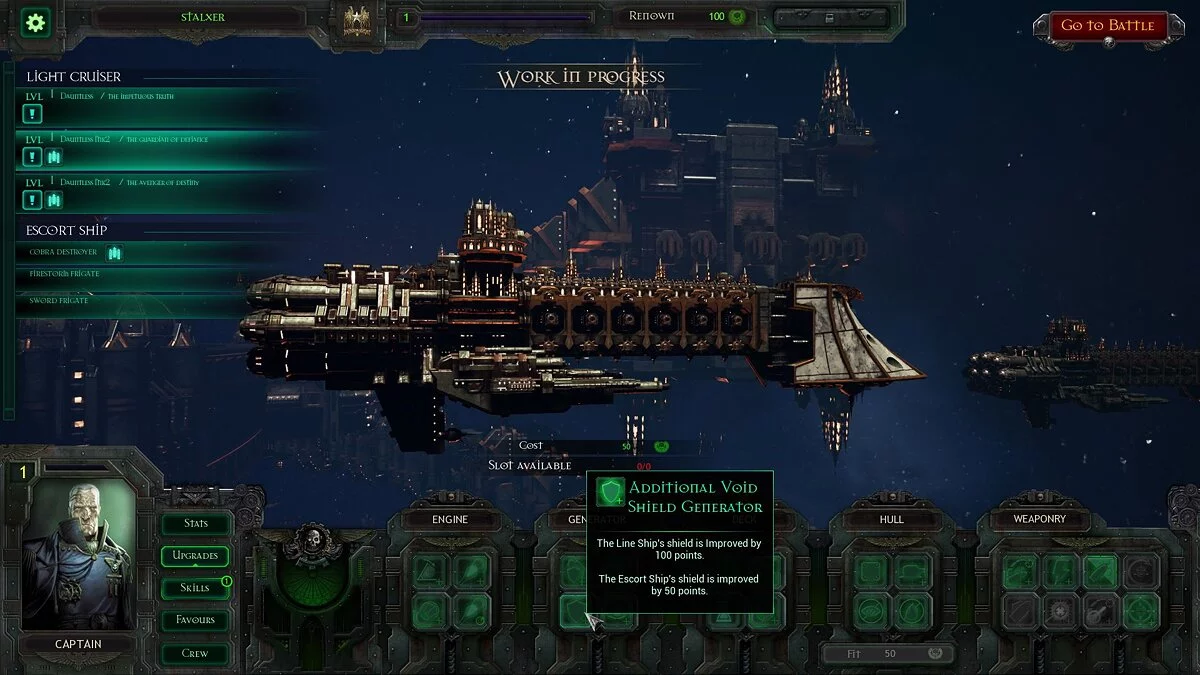Open the gear settings menu
Viewport: 1200px width, 675px height.
click(36, 22)
